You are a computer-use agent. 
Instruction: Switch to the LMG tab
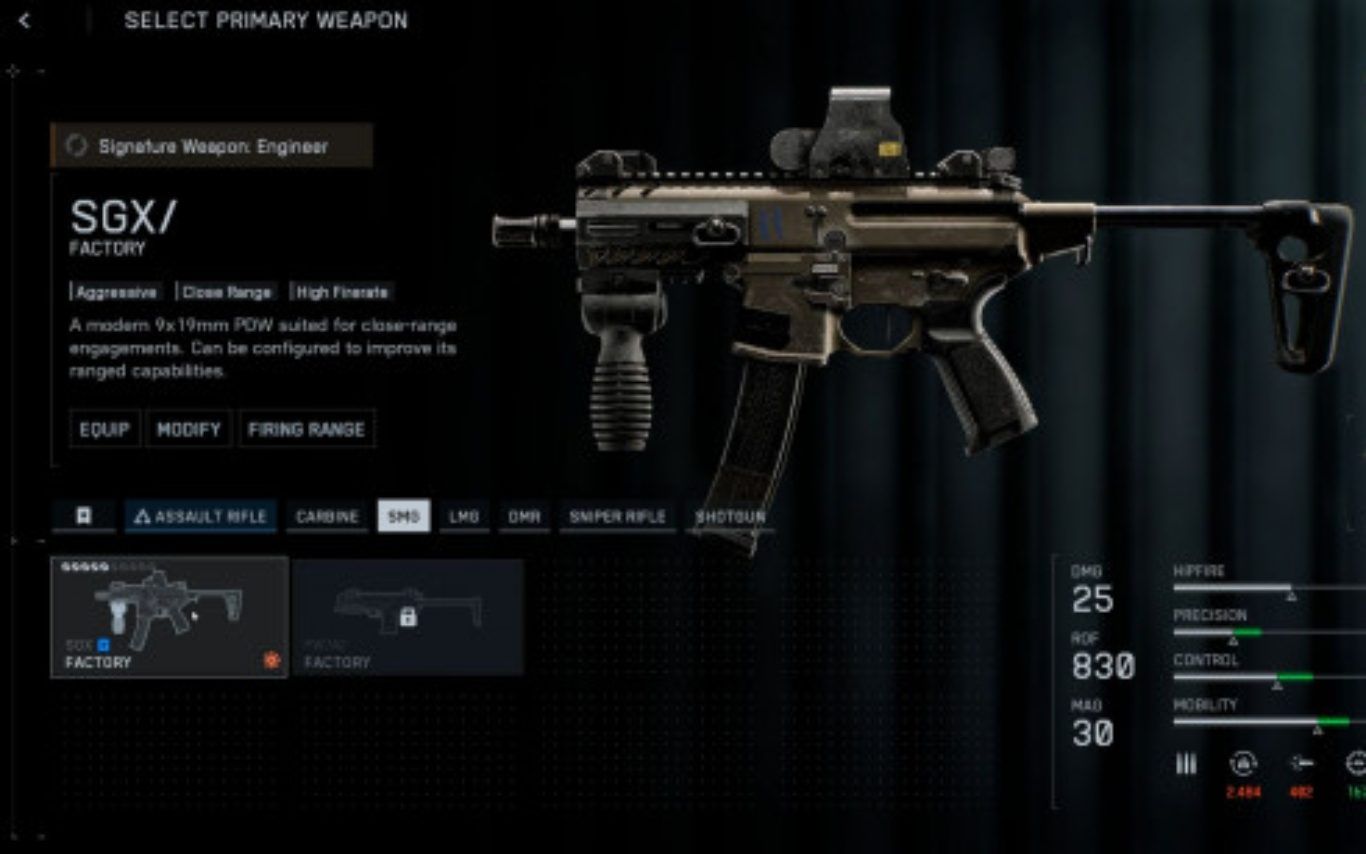coord(464,516)
